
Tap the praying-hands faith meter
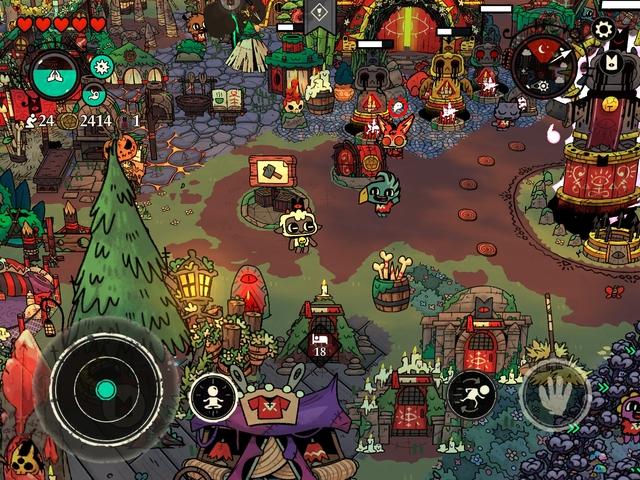[x=55, y=72]
